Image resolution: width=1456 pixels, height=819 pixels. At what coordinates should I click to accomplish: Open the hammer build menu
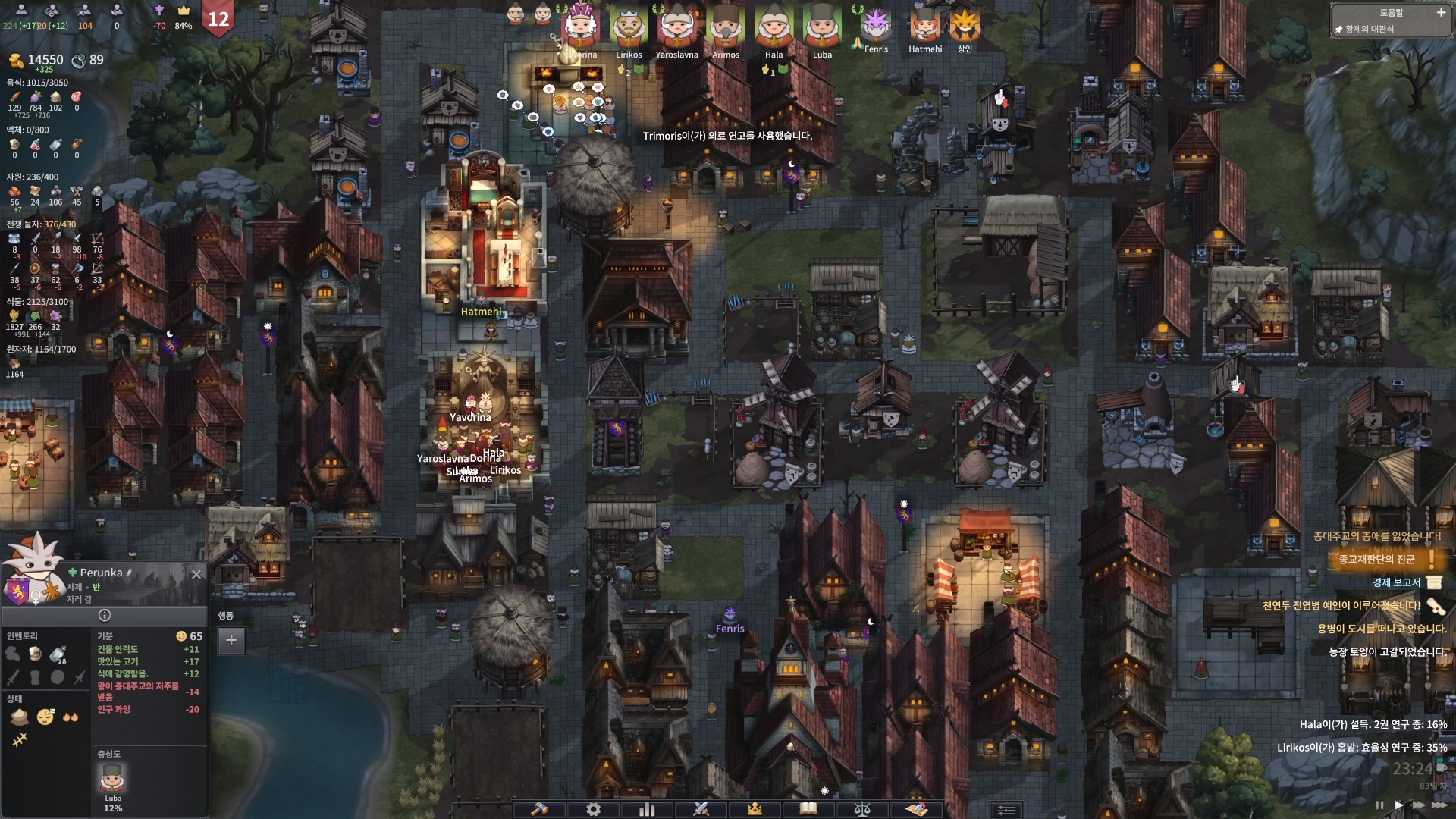tap(539, 809)
